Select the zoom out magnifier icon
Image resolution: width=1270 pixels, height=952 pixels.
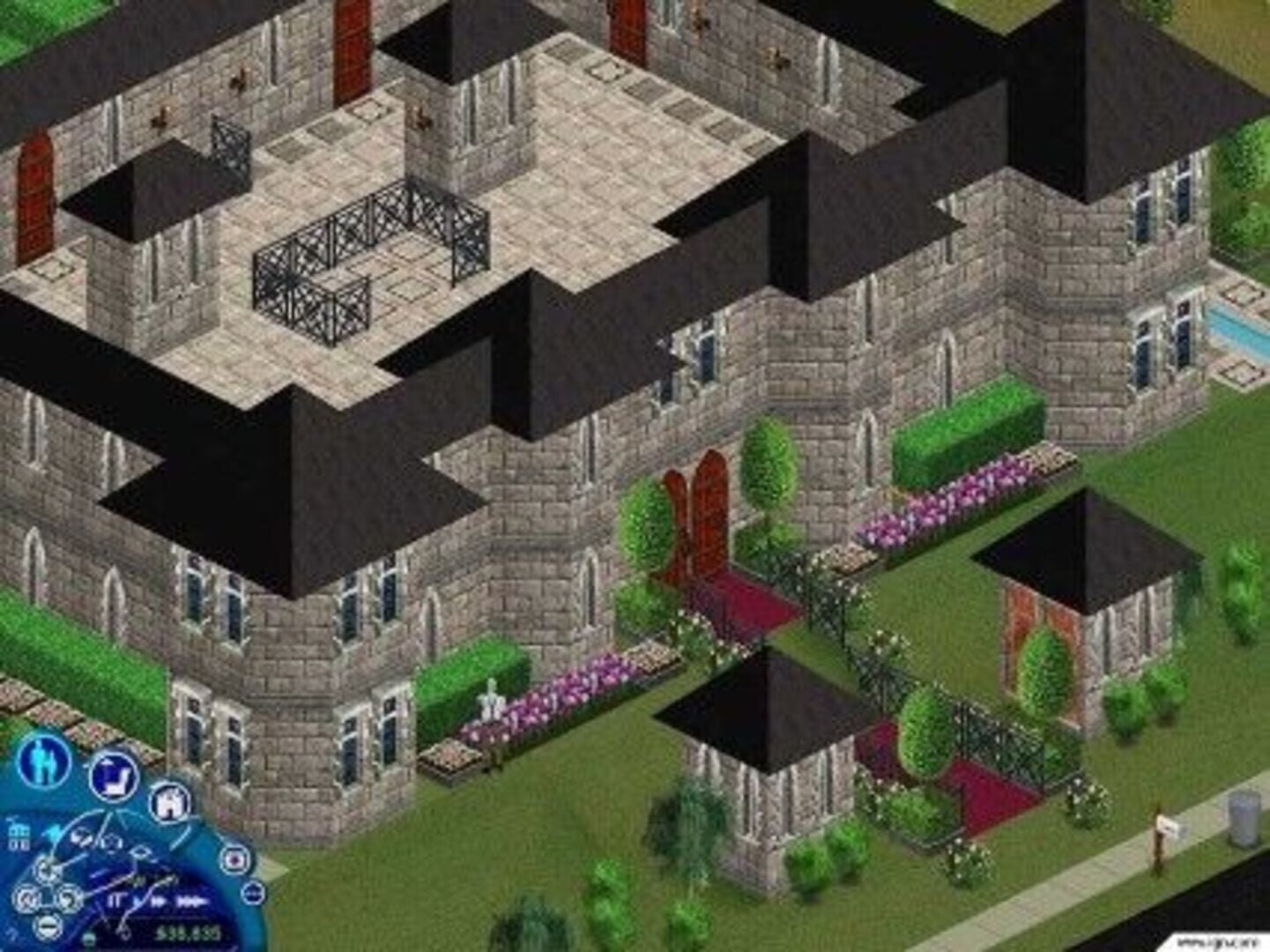48,925
